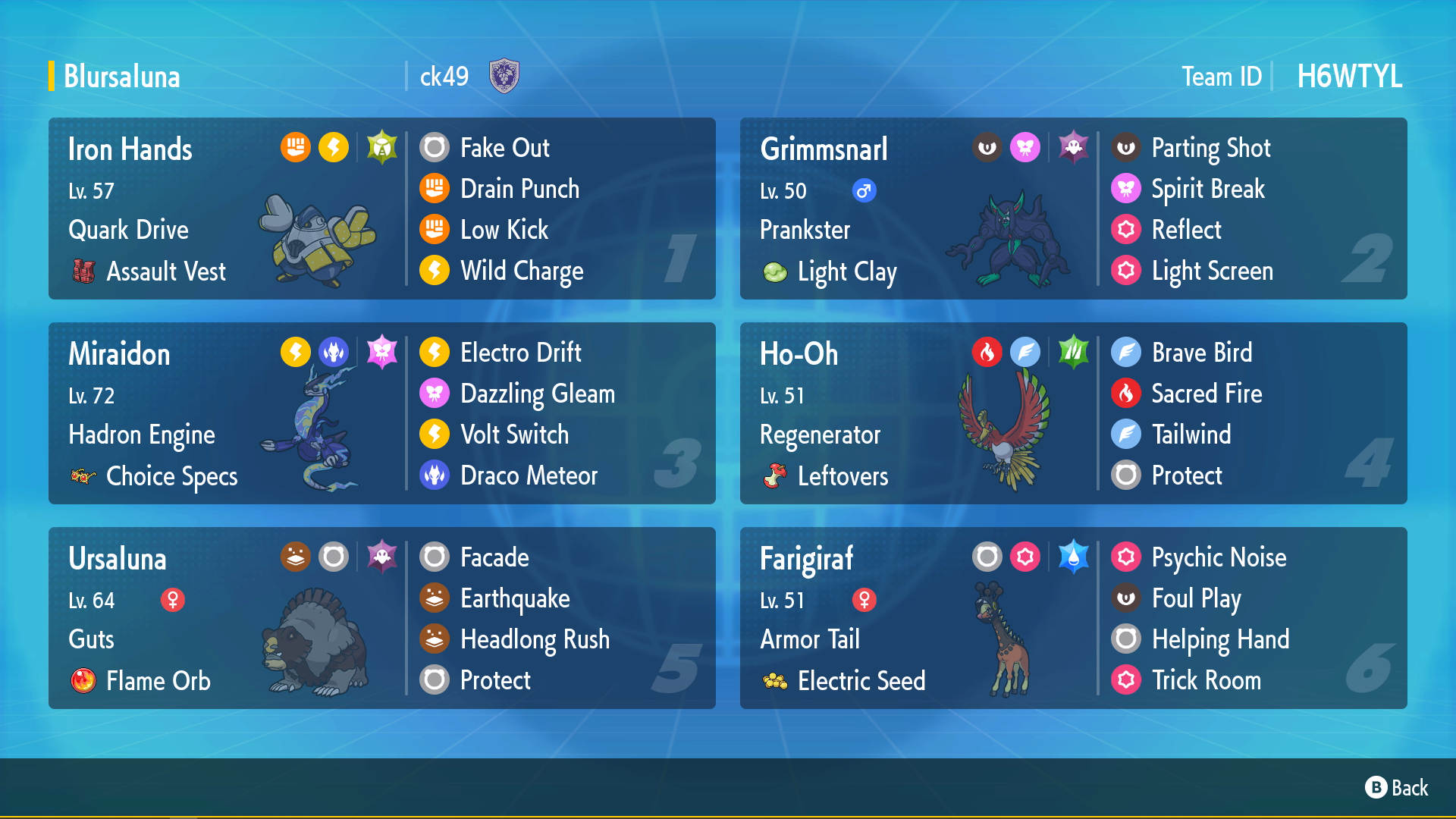This screenshot has width=1456, height=819.
Task: Select the Team ID code H6WTYL
Action: [x=1349, y=77]
